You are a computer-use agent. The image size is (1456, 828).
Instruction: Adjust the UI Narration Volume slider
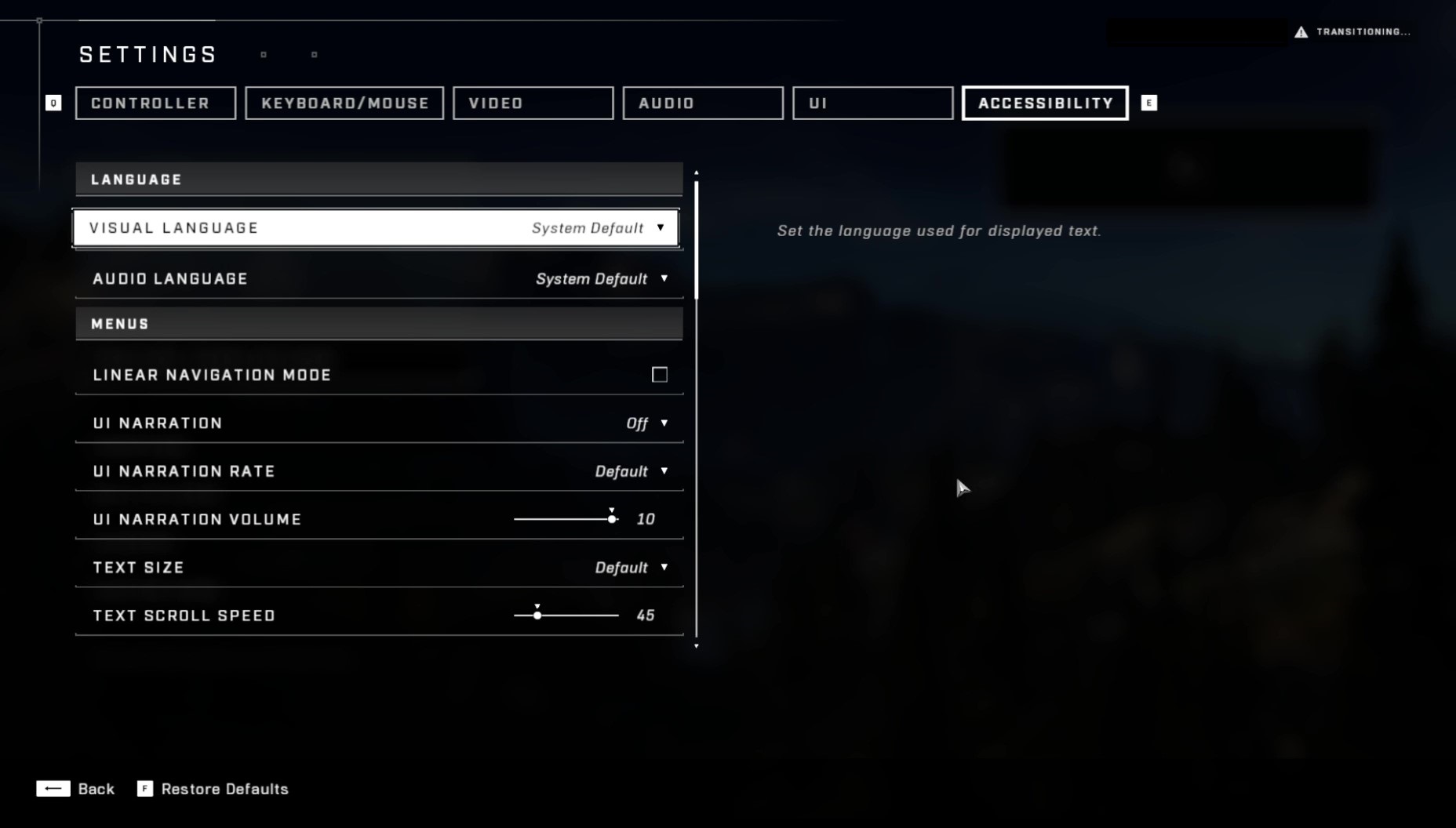point(611,518)
